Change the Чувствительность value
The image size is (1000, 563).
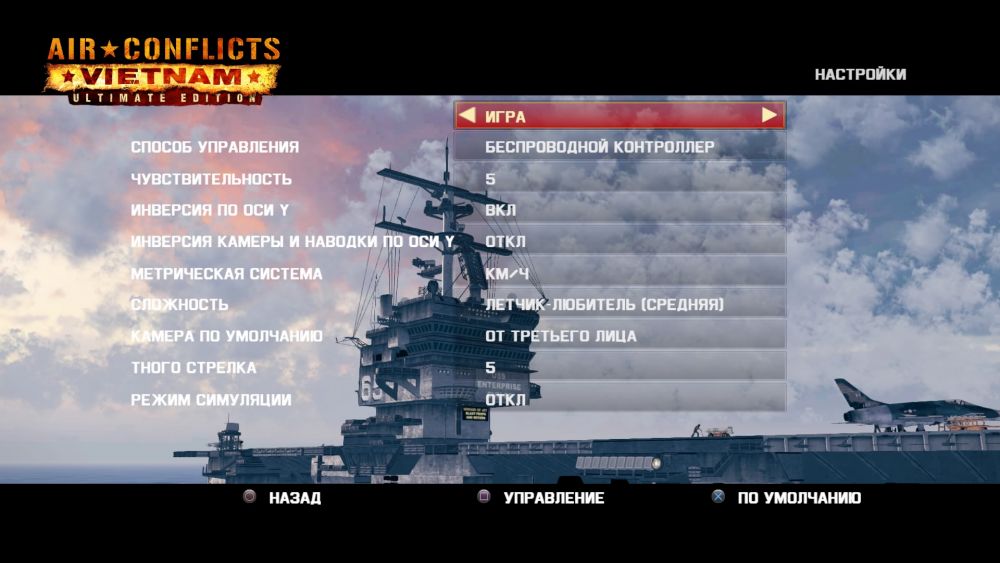pos(619,179)
